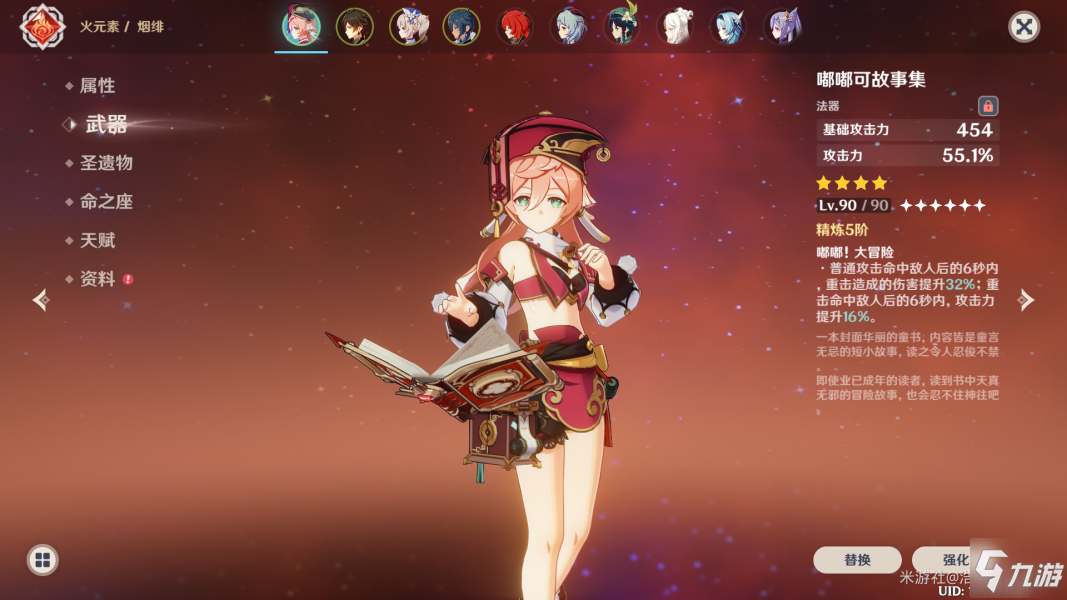Open the four-square grid button

pyautogui.click(x=42, y=560)
